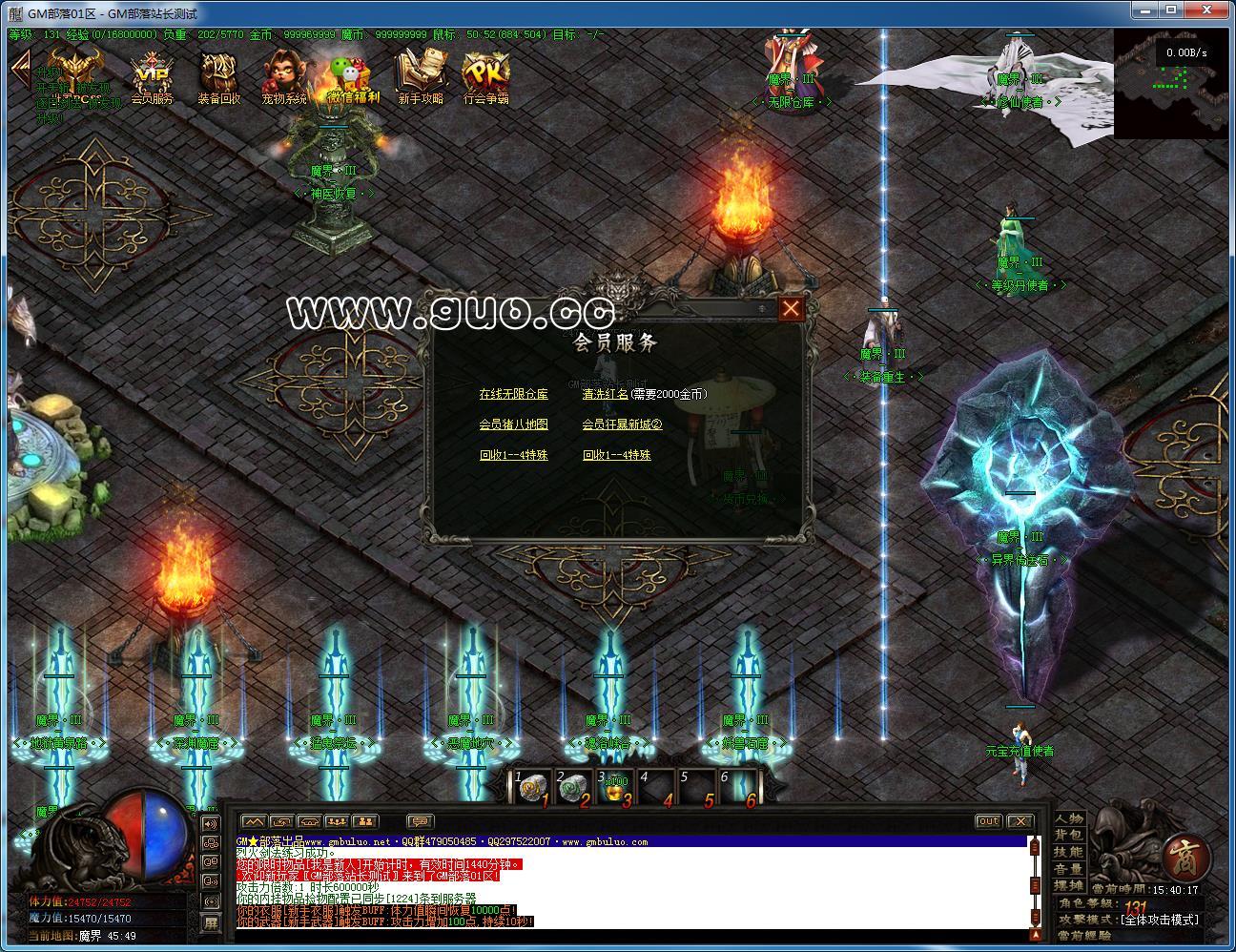Open the 行会争霸 PK icon
1236x952 pixels.
(486, 76)
